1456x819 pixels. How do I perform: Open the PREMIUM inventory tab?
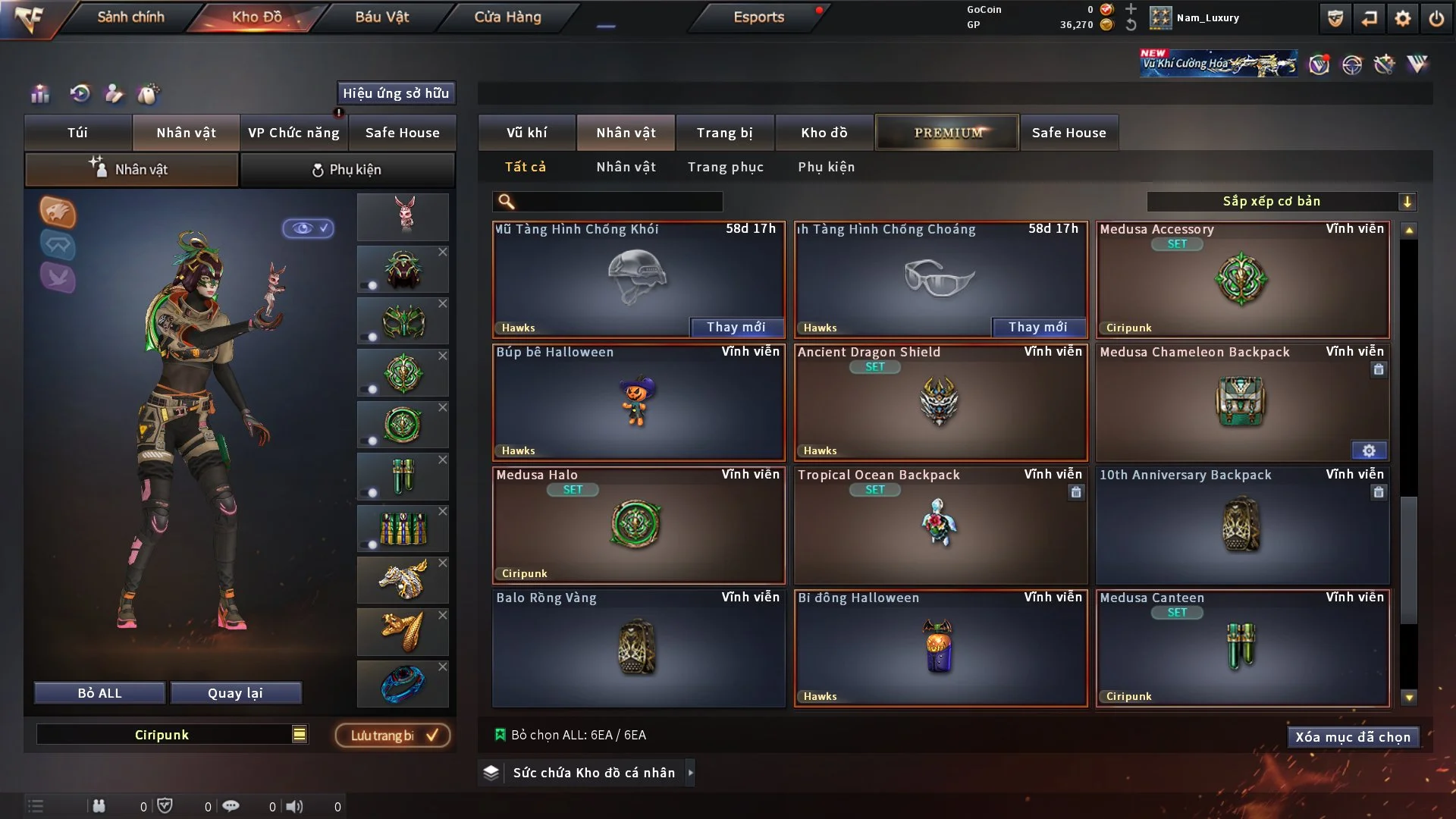(x=947, y=133)
